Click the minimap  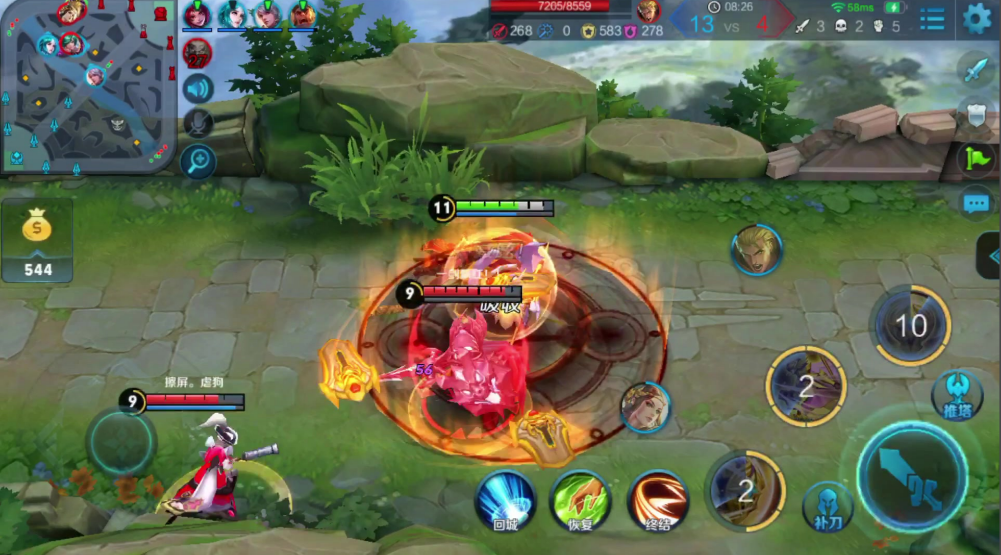[x=88, y=86]
